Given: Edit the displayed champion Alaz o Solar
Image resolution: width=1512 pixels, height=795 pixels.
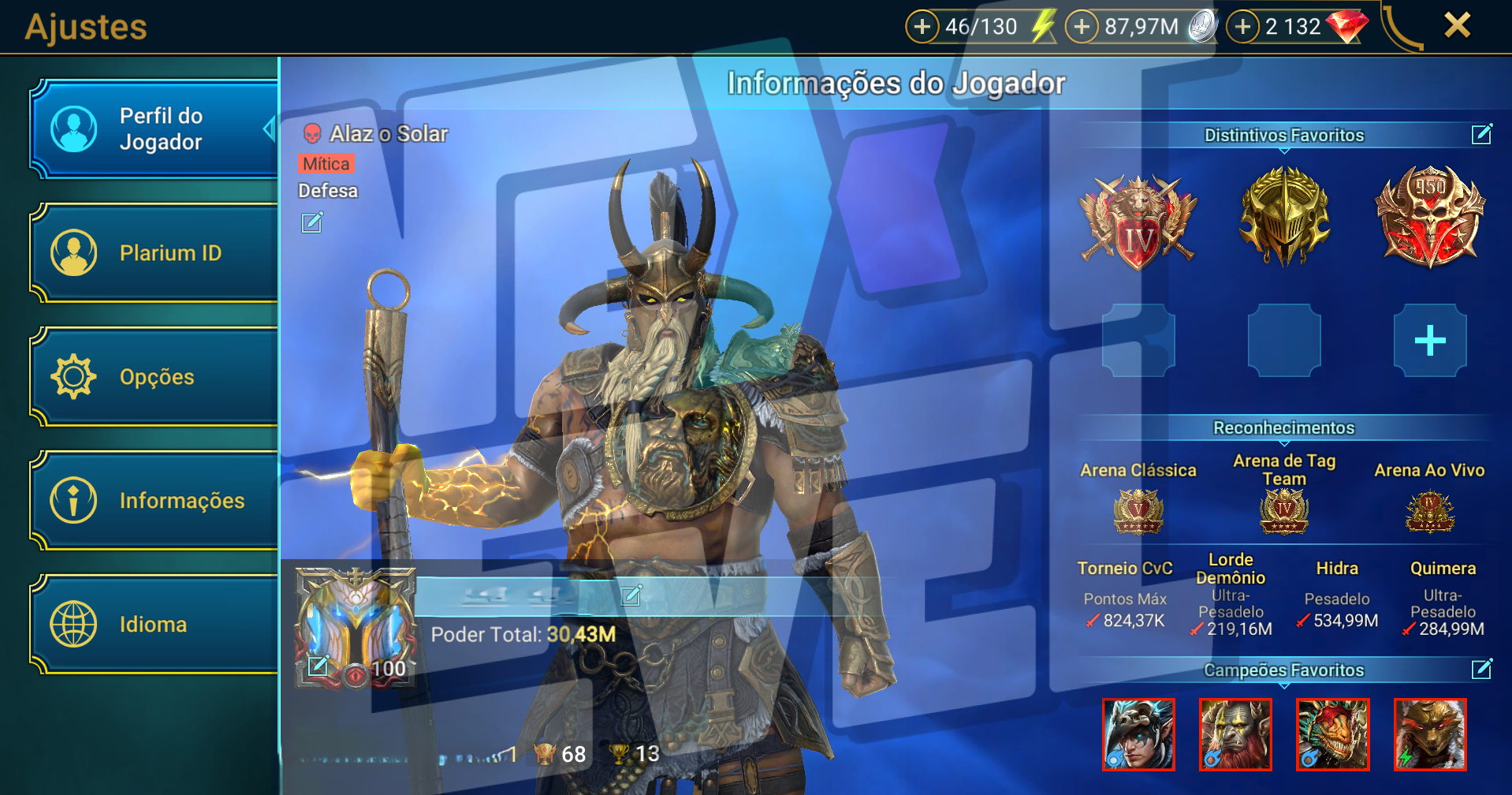Looking at the screenshot, I should pos(312,223).
